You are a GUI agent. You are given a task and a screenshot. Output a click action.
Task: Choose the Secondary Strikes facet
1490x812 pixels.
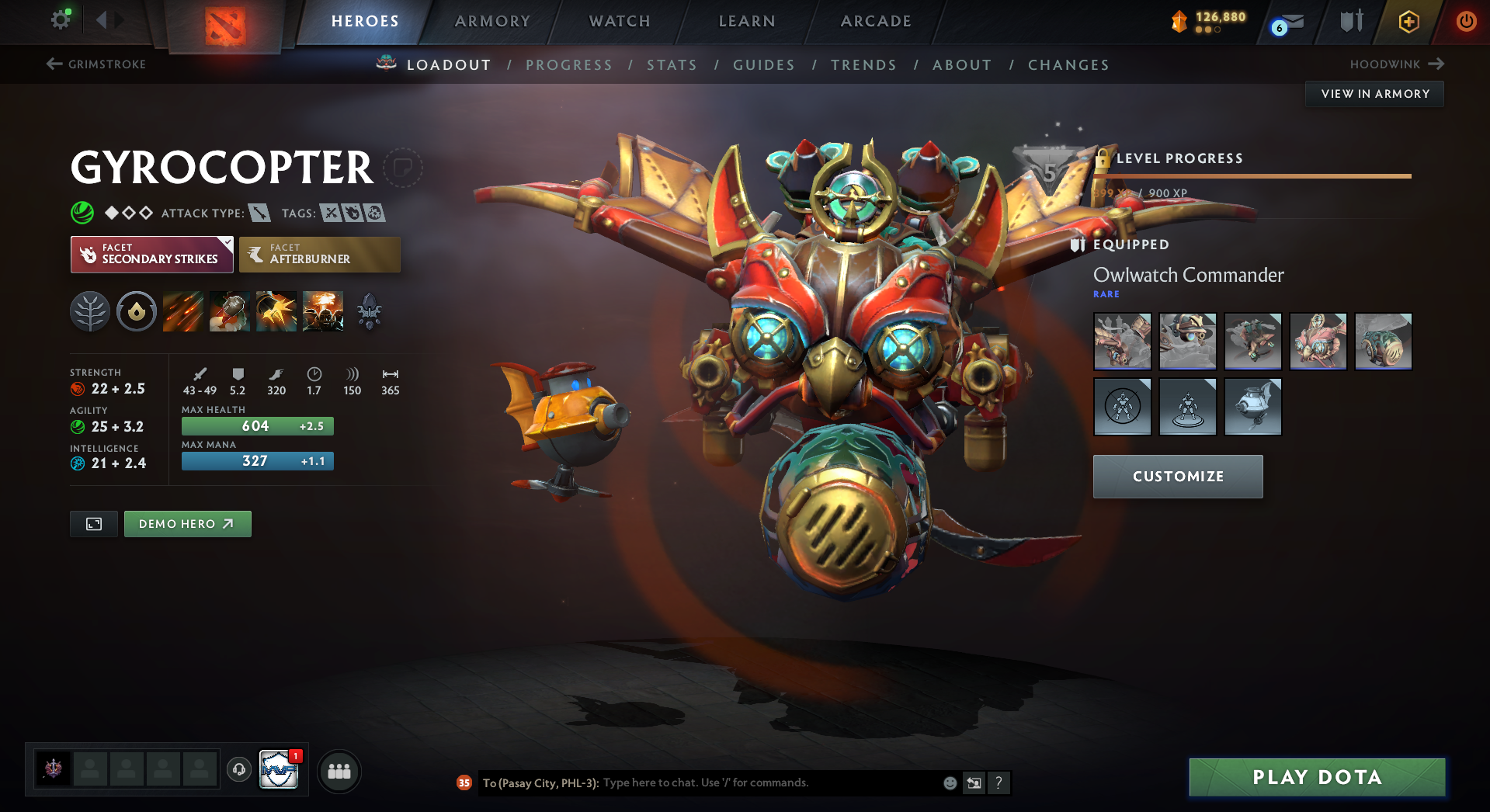pyautogui.click(x=152, y=255)
